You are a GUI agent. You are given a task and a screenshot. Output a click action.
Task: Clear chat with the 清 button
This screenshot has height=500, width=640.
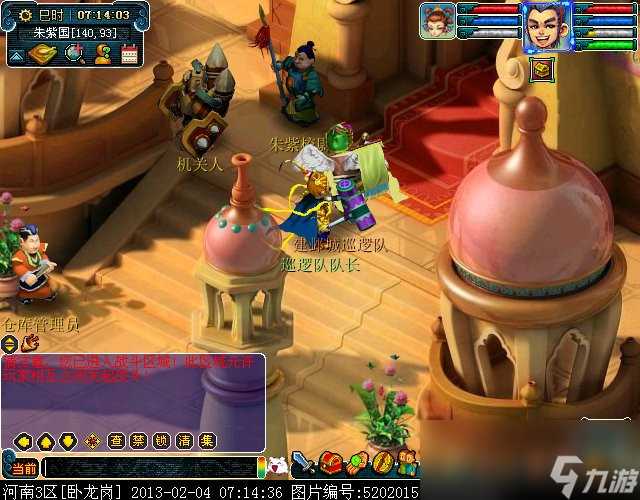[183, 440]
